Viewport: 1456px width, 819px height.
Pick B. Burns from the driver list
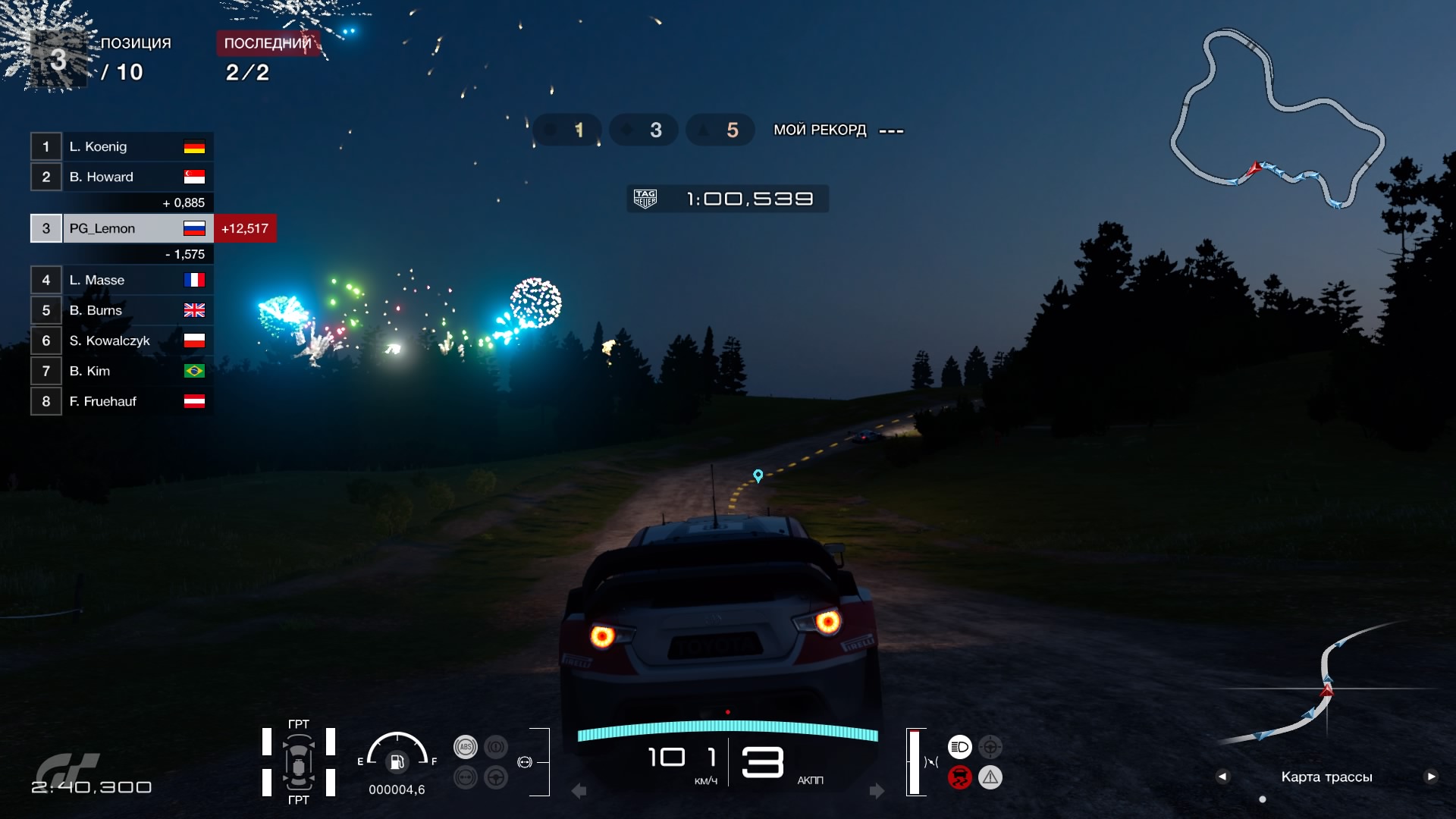click(x=121, y=310)
